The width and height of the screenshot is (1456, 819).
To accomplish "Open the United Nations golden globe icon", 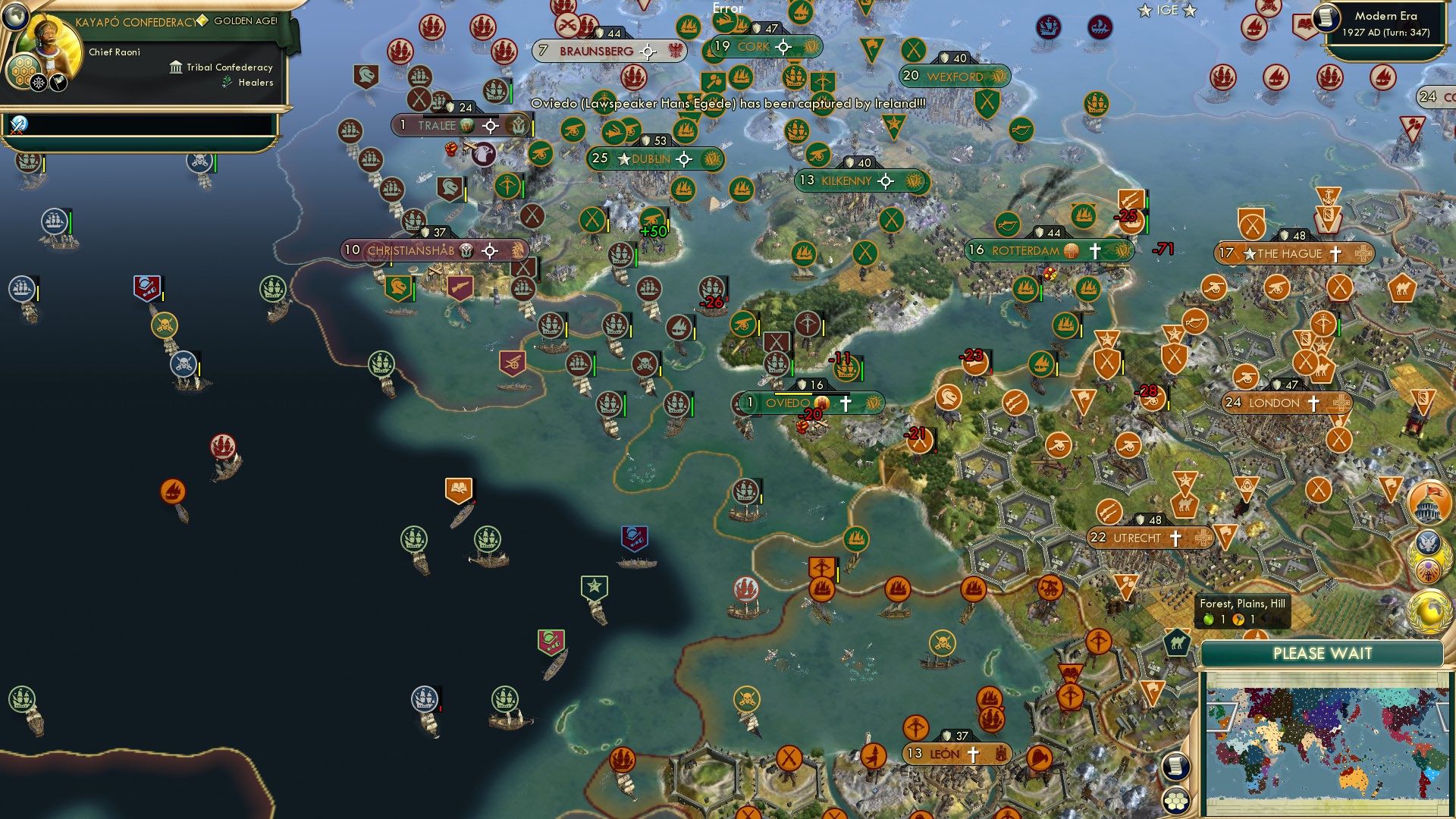I will click(x=1429, y=608).
